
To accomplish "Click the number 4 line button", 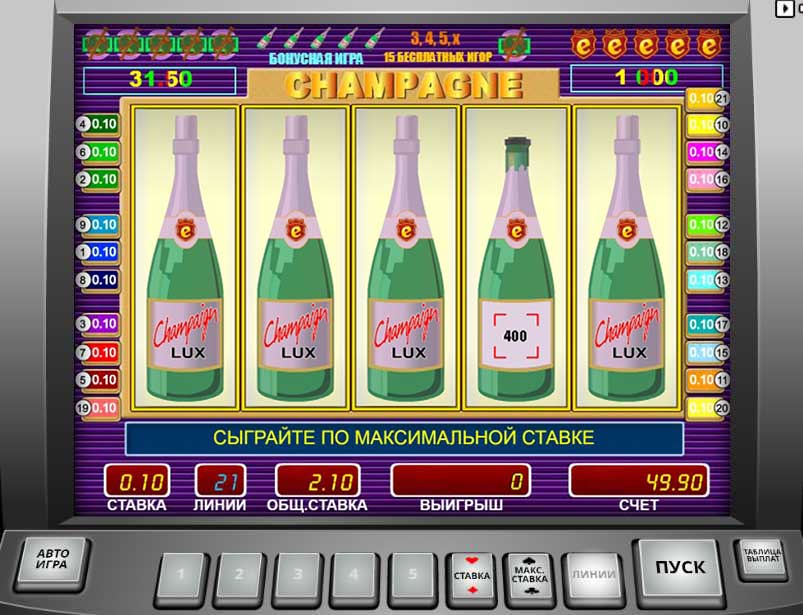I will pyautogui.click(x=357, y=576).
